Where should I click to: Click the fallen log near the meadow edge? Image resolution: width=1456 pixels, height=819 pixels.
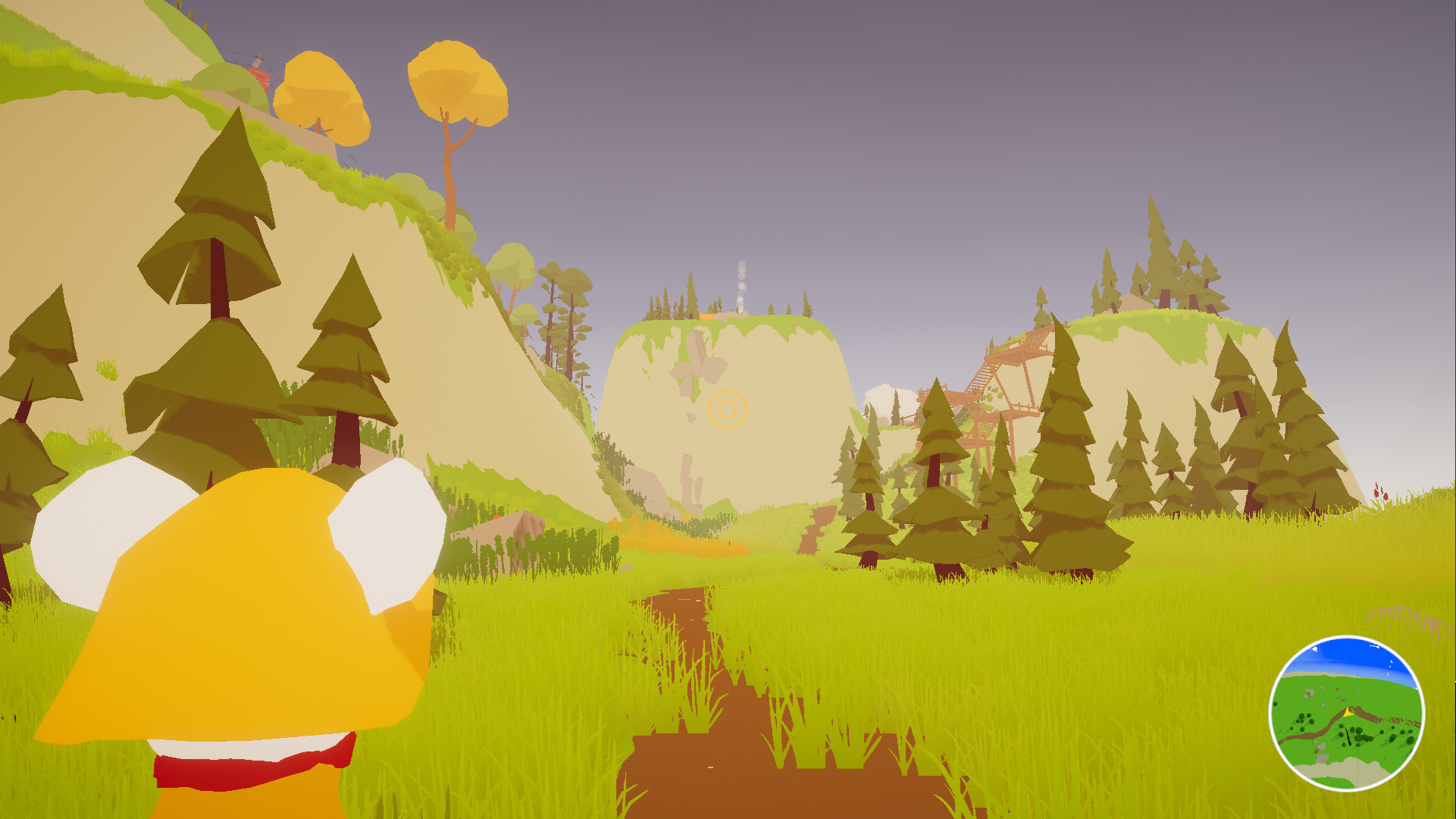pyautogui.click(x=515, y=527)
